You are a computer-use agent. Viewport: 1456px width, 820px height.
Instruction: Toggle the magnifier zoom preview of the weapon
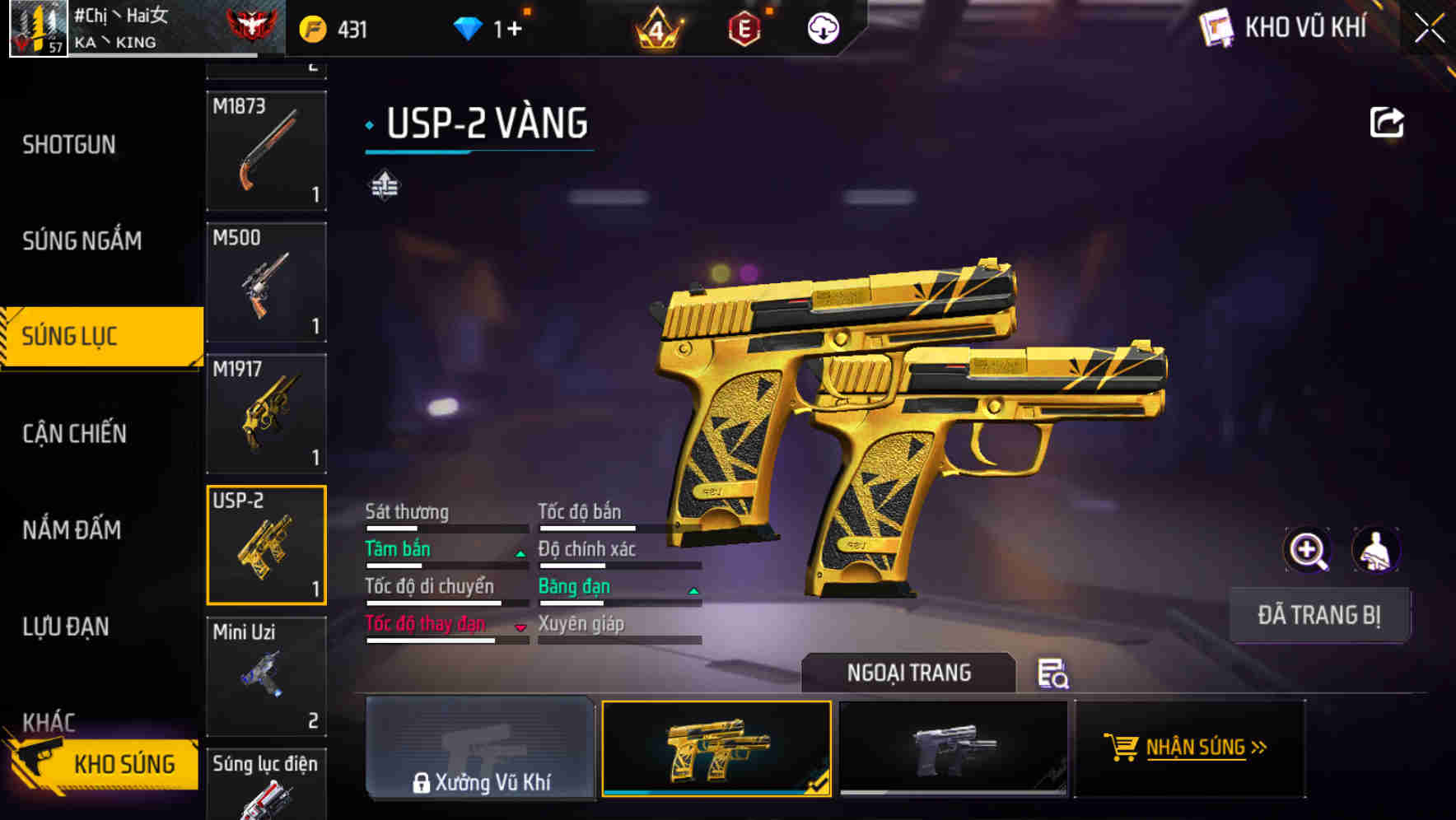pos(1308,549)
